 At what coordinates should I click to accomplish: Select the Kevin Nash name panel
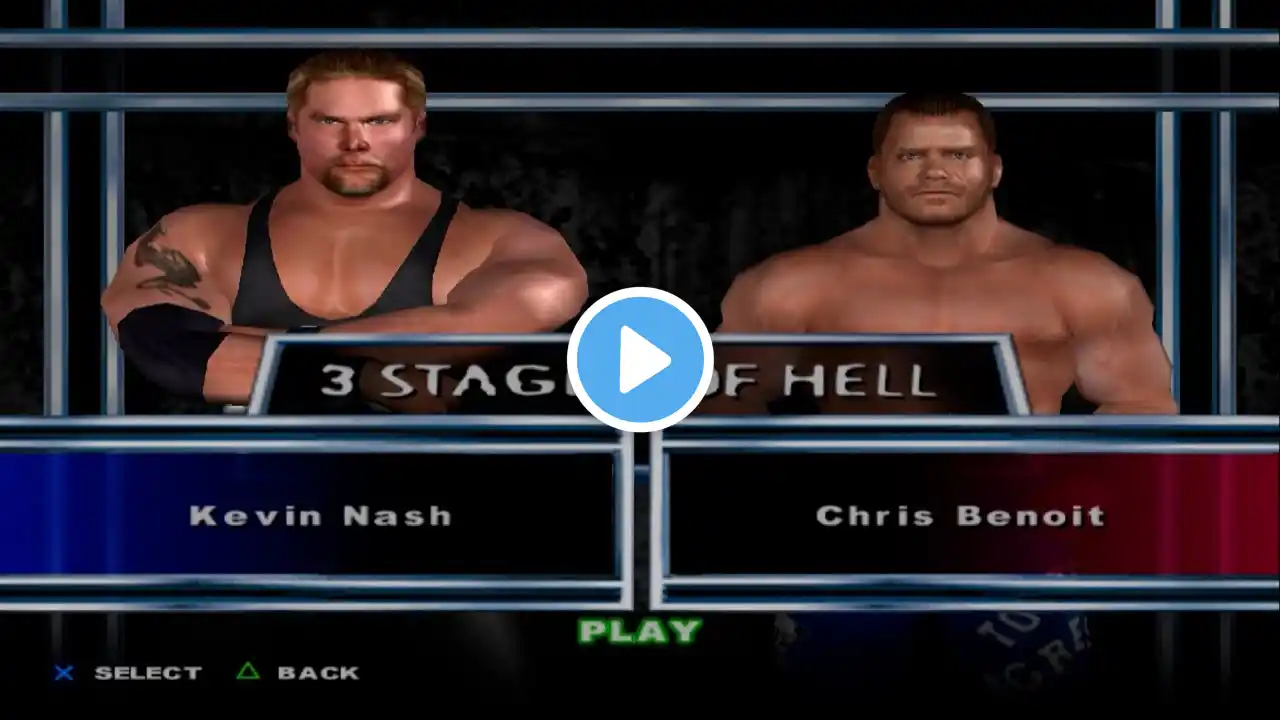[320, 516]
